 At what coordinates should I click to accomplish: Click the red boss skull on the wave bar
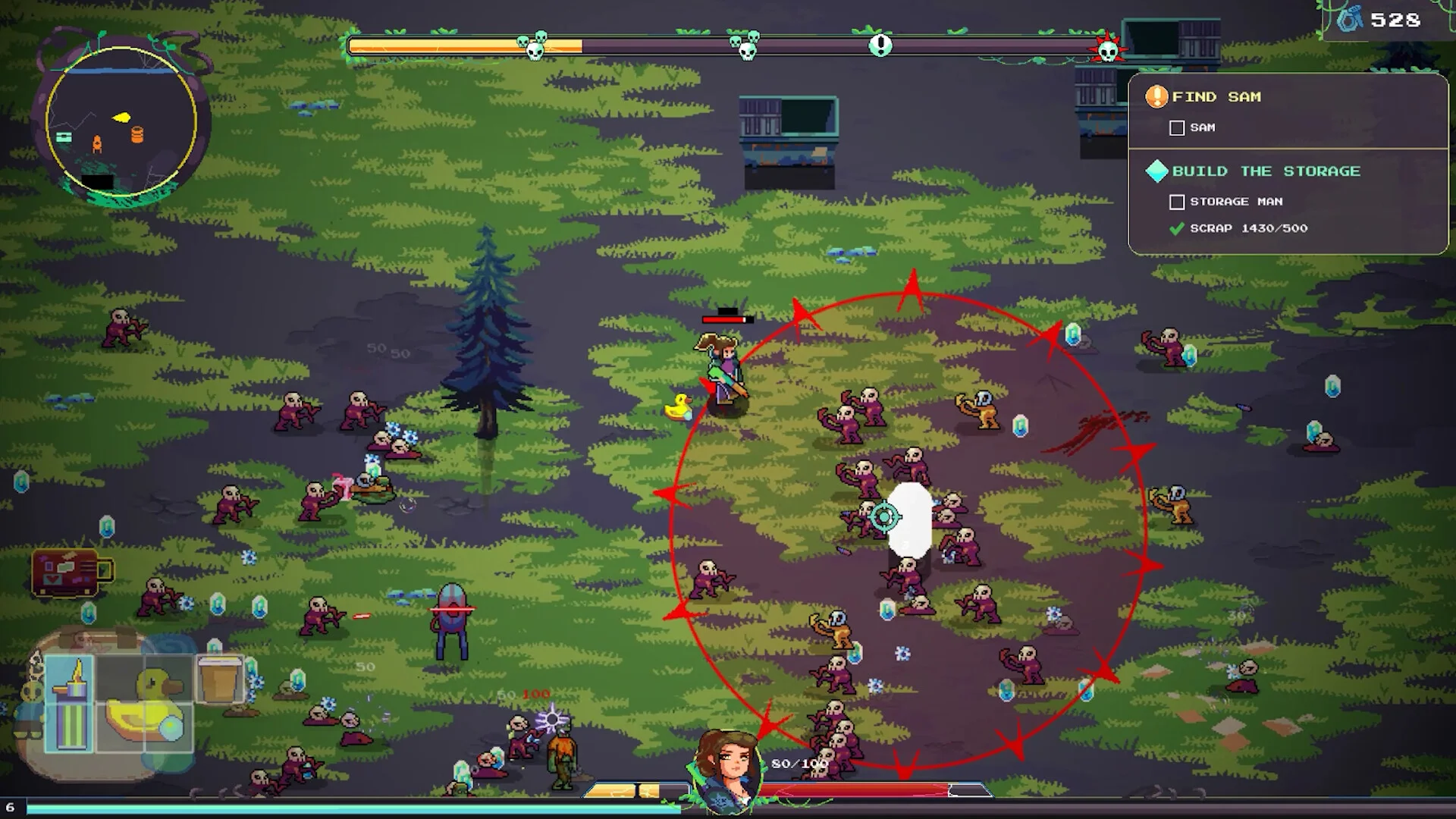pos(1108,50)
